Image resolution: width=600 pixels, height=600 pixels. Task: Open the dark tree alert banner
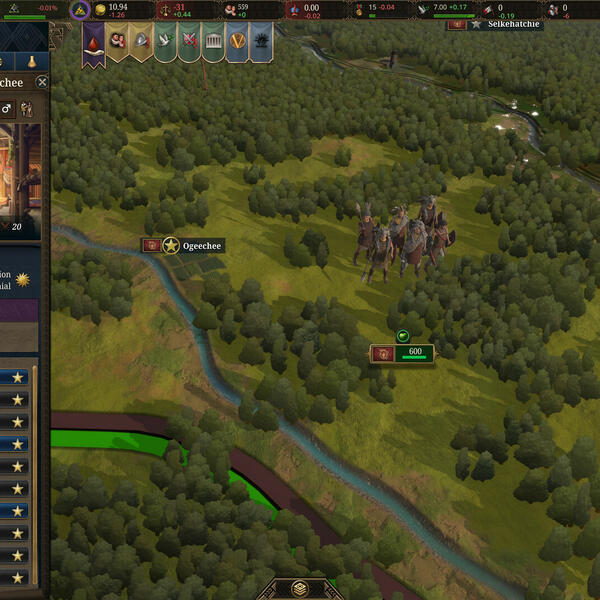(x=261, y=42)
